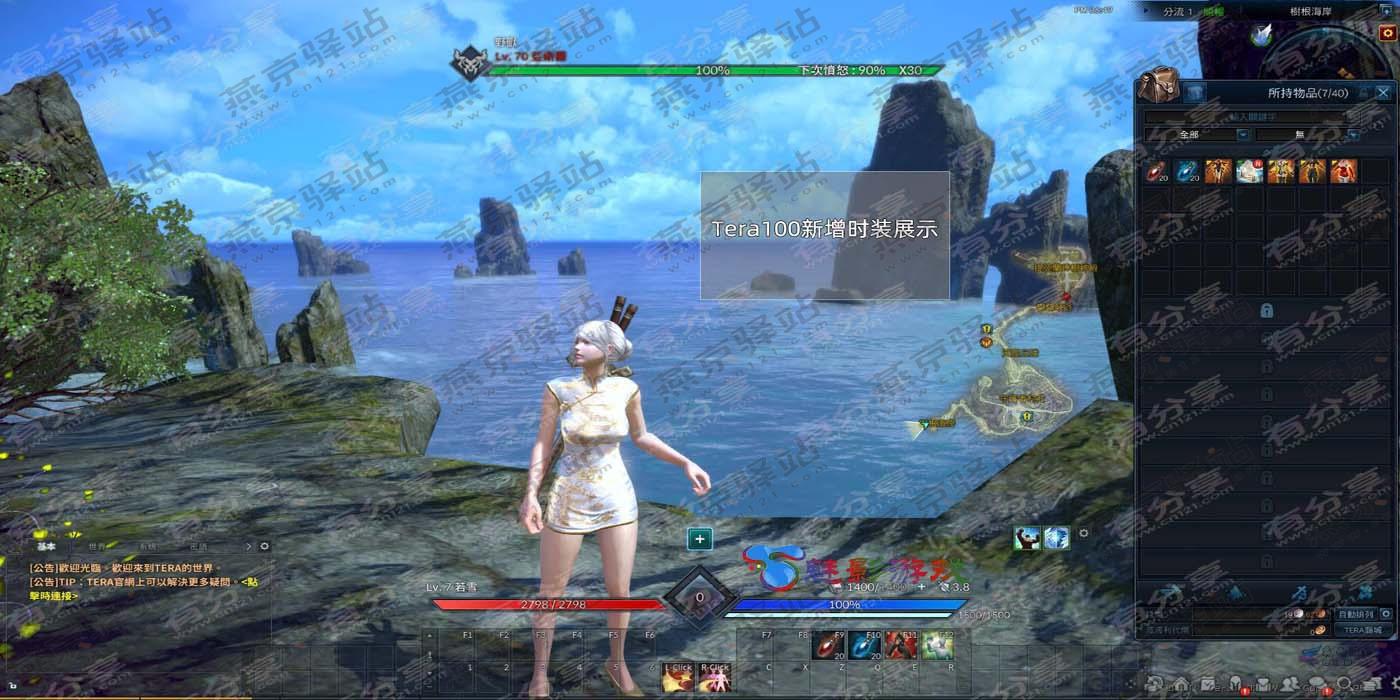The height and width of the screenshot is (700, 1400).
Task: Switch to the "世界" chat tab
Action: click(x=97, y=547)
